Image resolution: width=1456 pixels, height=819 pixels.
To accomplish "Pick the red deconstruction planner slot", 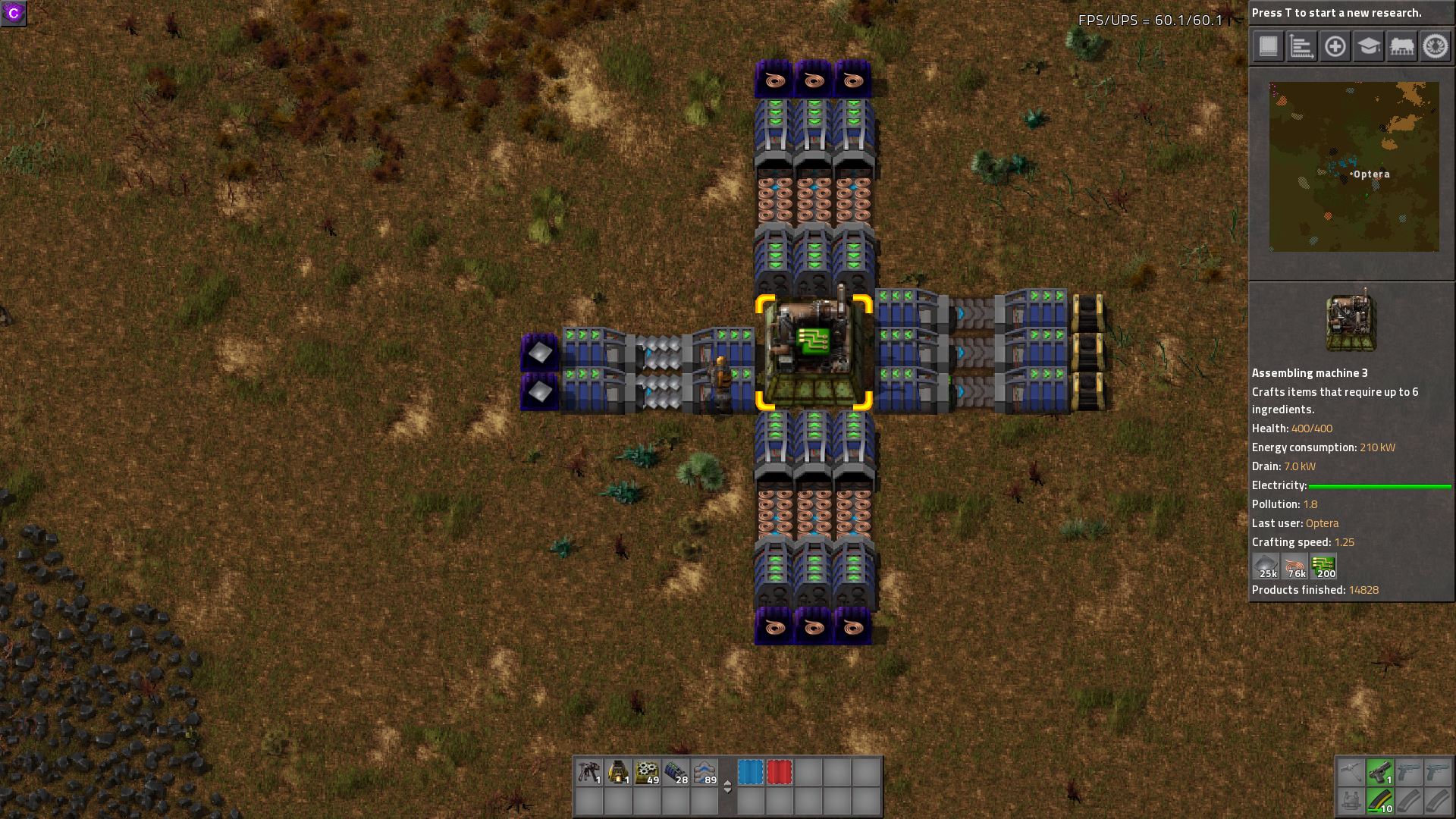I will (779, 772).
